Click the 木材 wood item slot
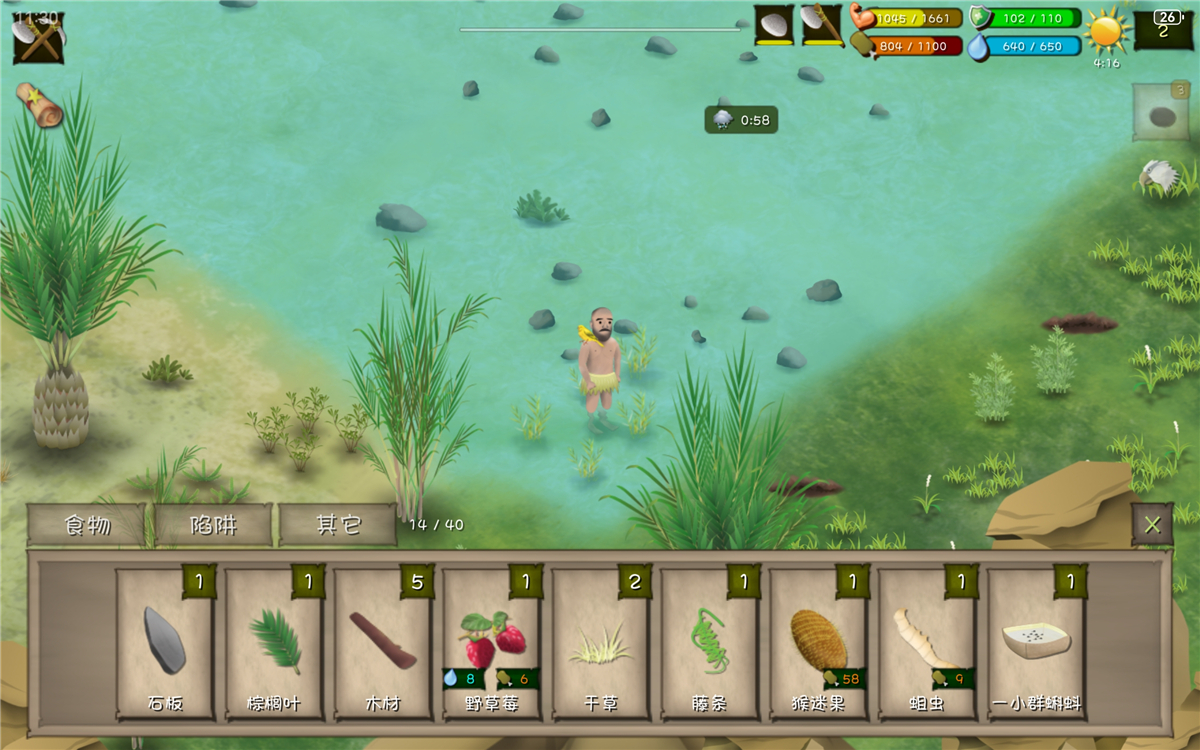Viewport: 1200px width, 750px height. (x=383, y=645)
